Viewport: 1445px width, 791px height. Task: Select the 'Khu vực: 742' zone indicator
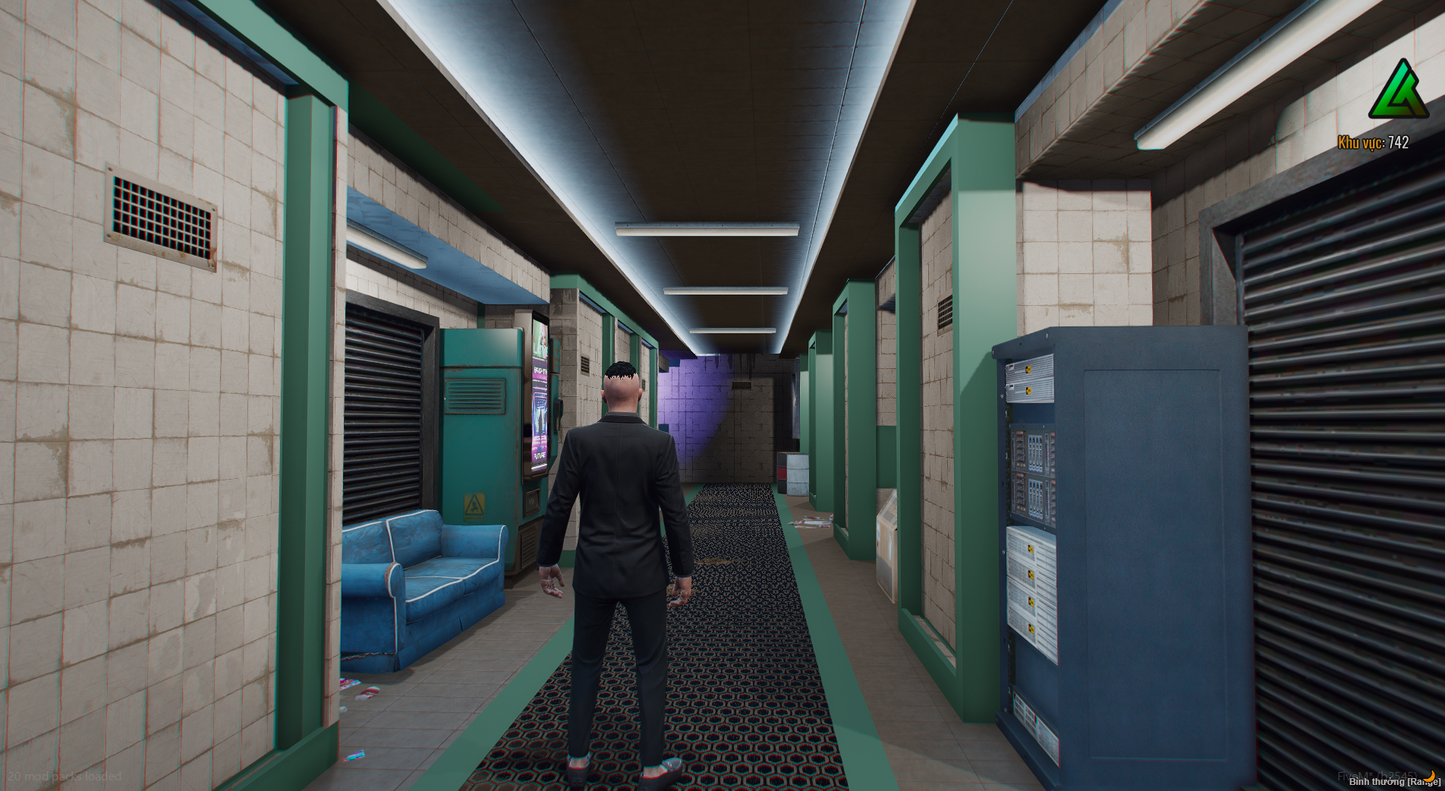[x=1372, y=142]
